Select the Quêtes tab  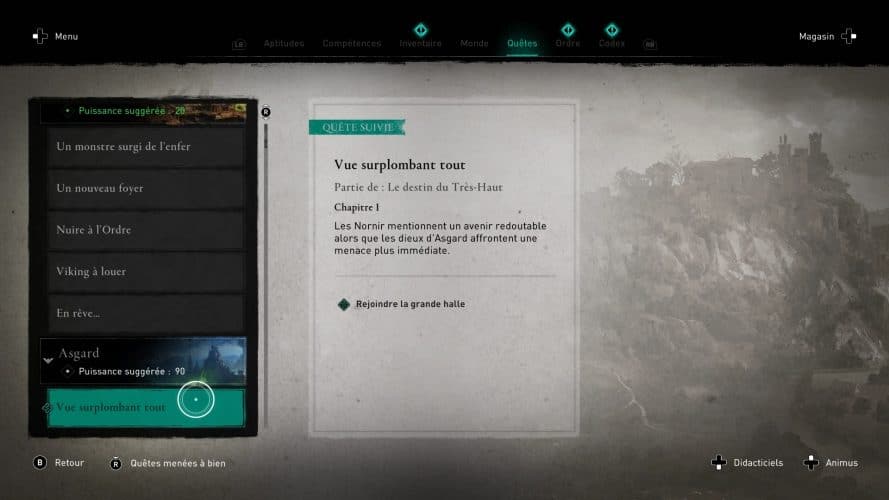[x=522, y=43]
